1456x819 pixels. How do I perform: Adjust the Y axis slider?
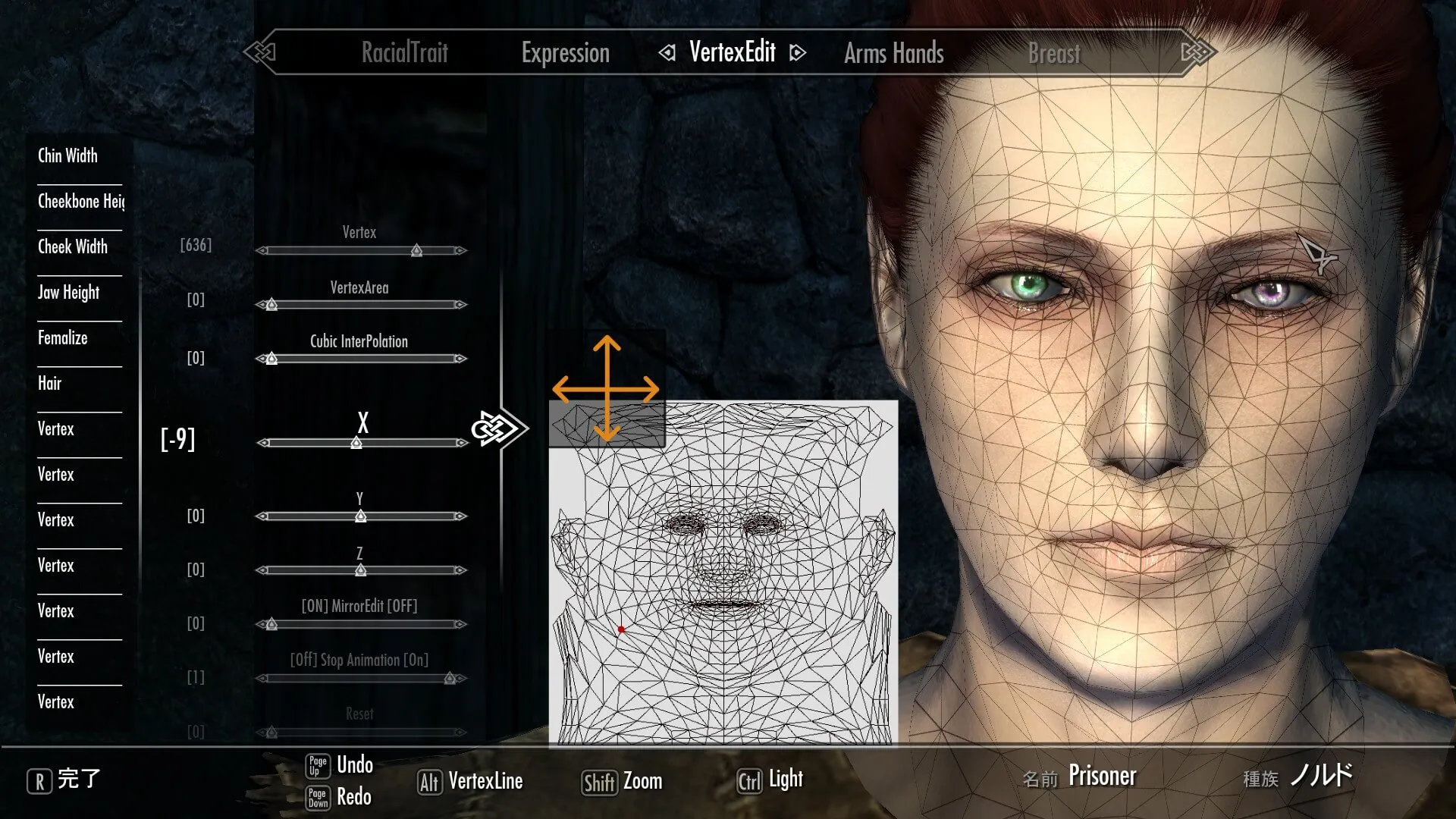(x=361, y=516)
